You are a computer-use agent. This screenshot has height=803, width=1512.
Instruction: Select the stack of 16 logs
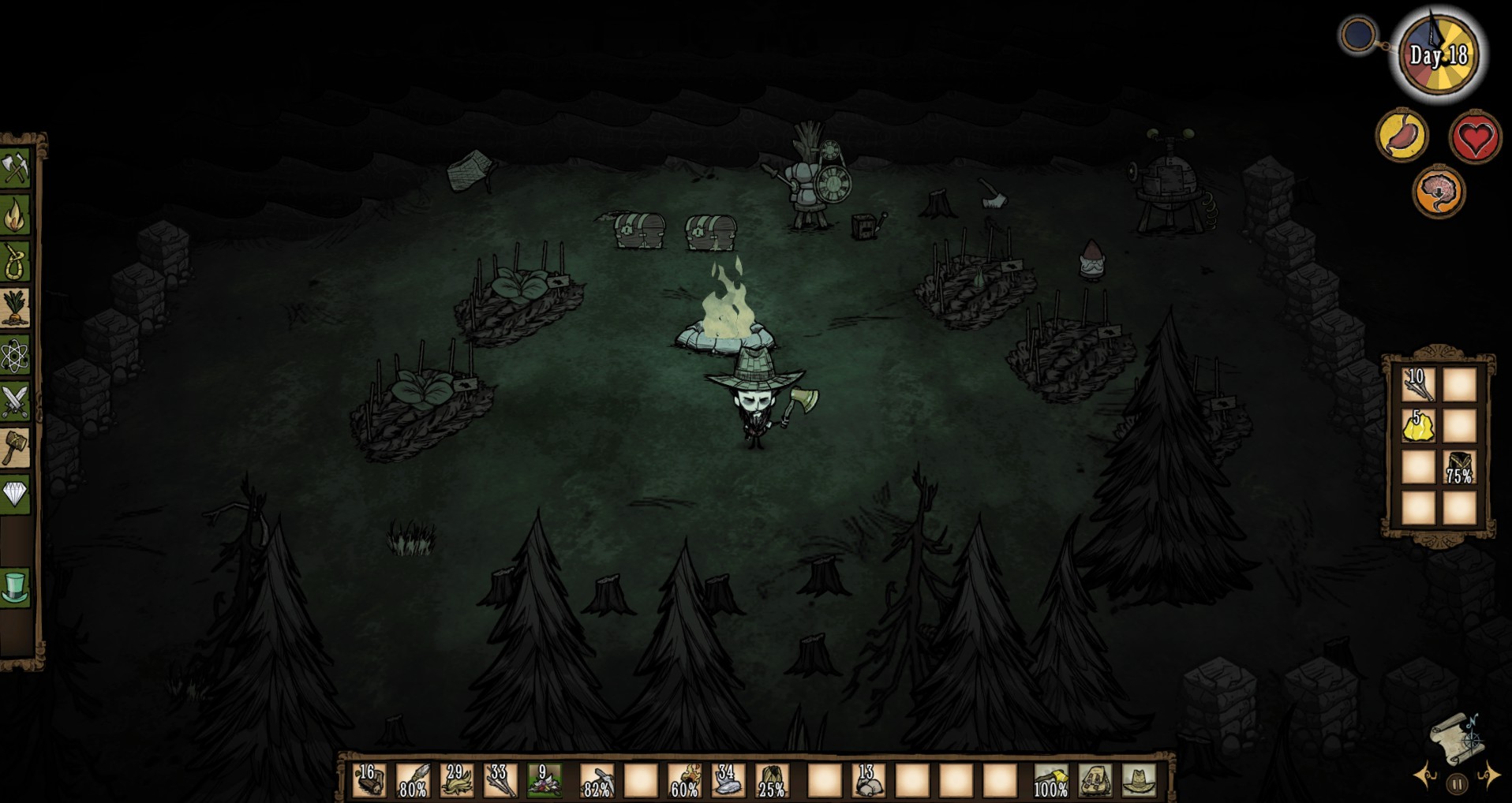pos(369,779)
